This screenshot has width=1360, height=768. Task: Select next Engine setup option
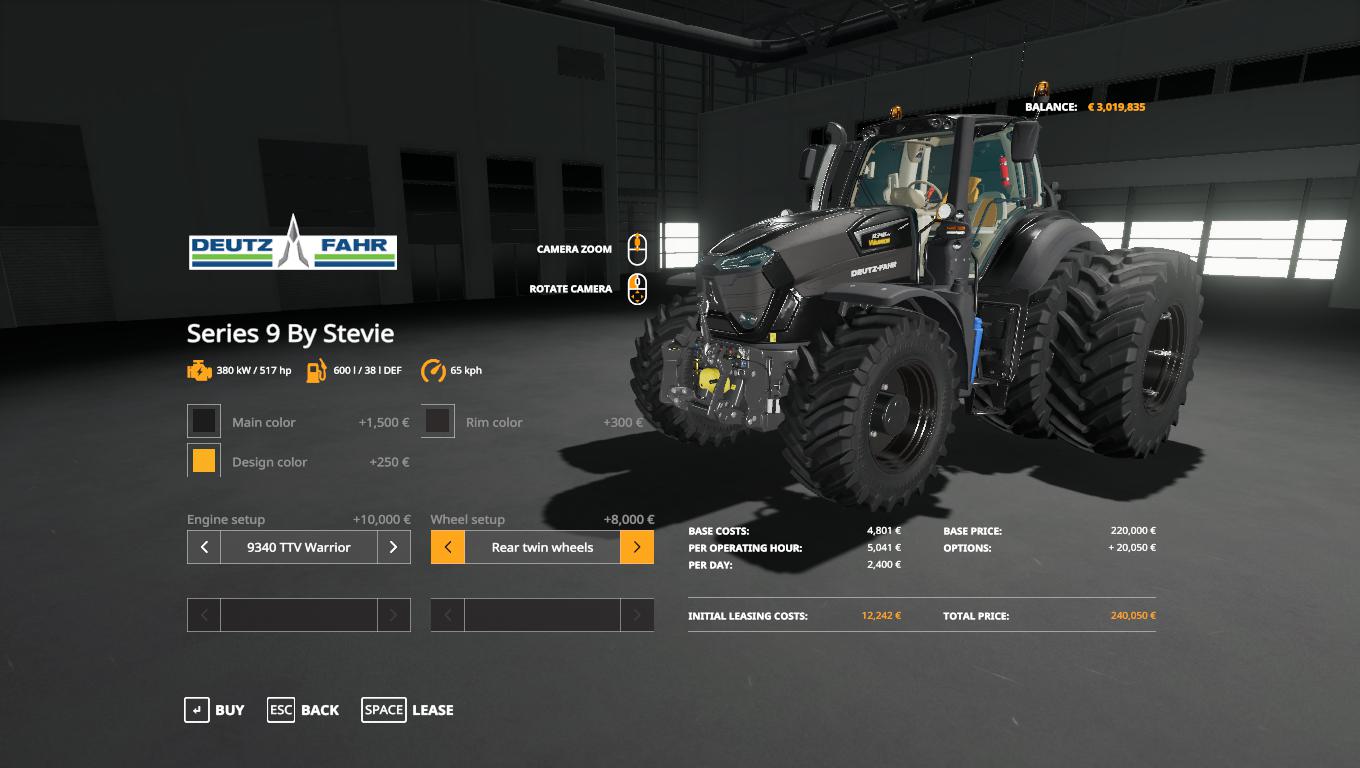tap(393, 547)
